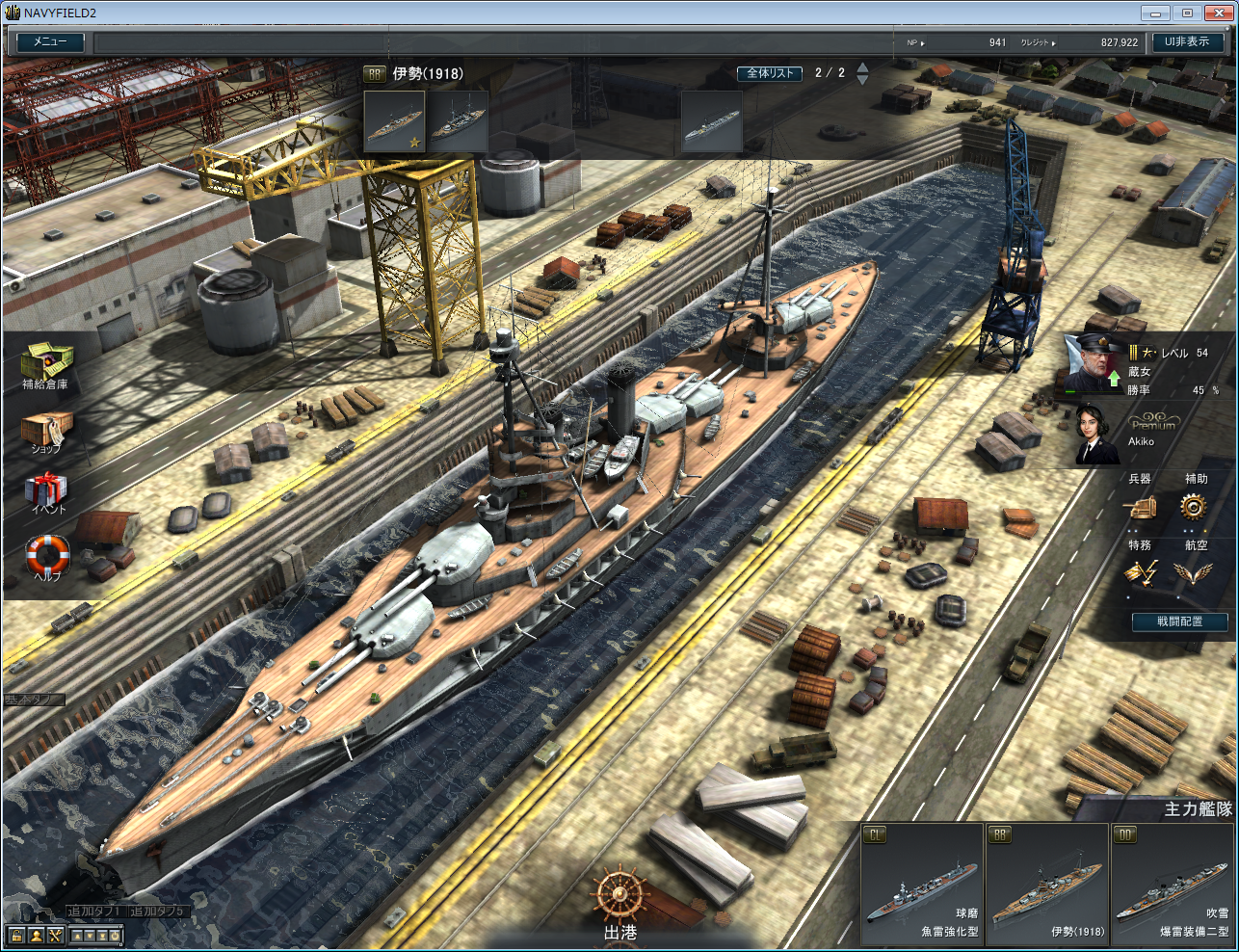This screenshot has width=1239, height=952.
Task: Open the 補給倉庫 supply warehouse
Action: point(45,364)
